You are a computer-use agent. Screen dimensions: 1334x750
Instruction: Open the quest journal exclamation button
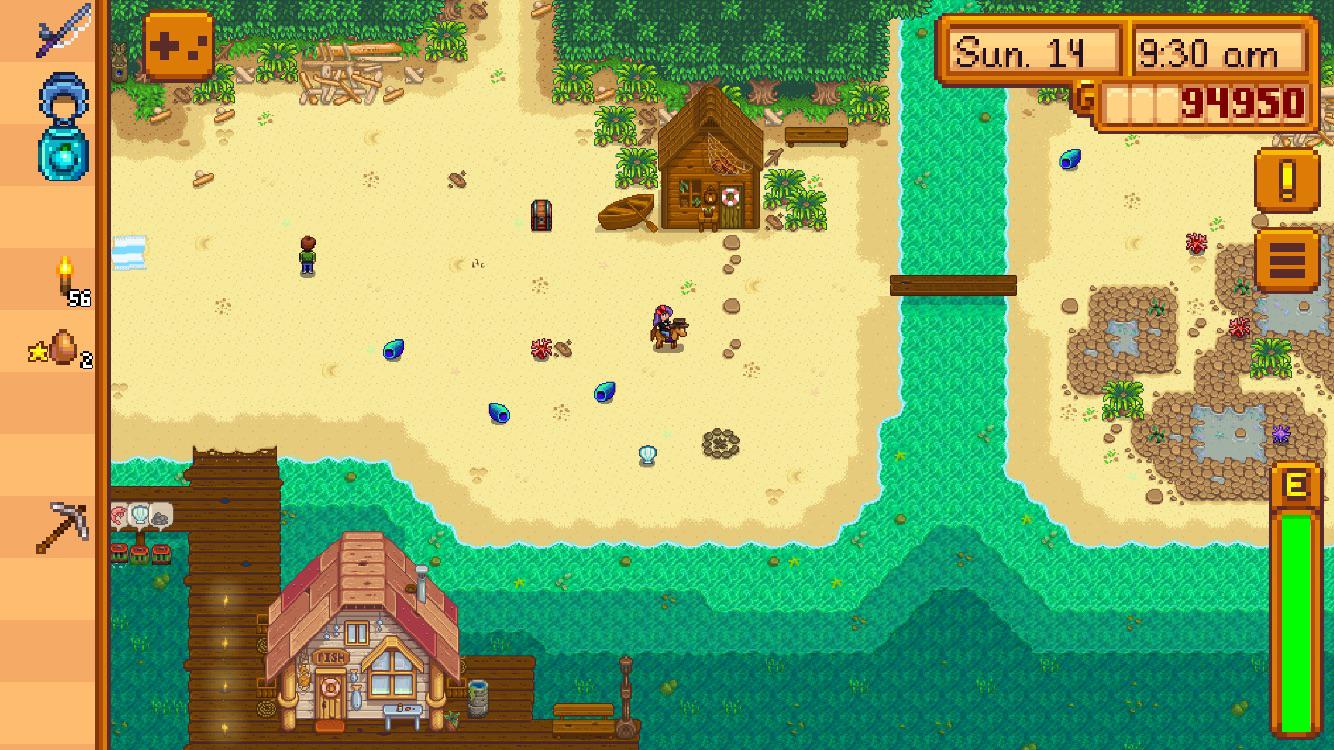point(1291,185)
